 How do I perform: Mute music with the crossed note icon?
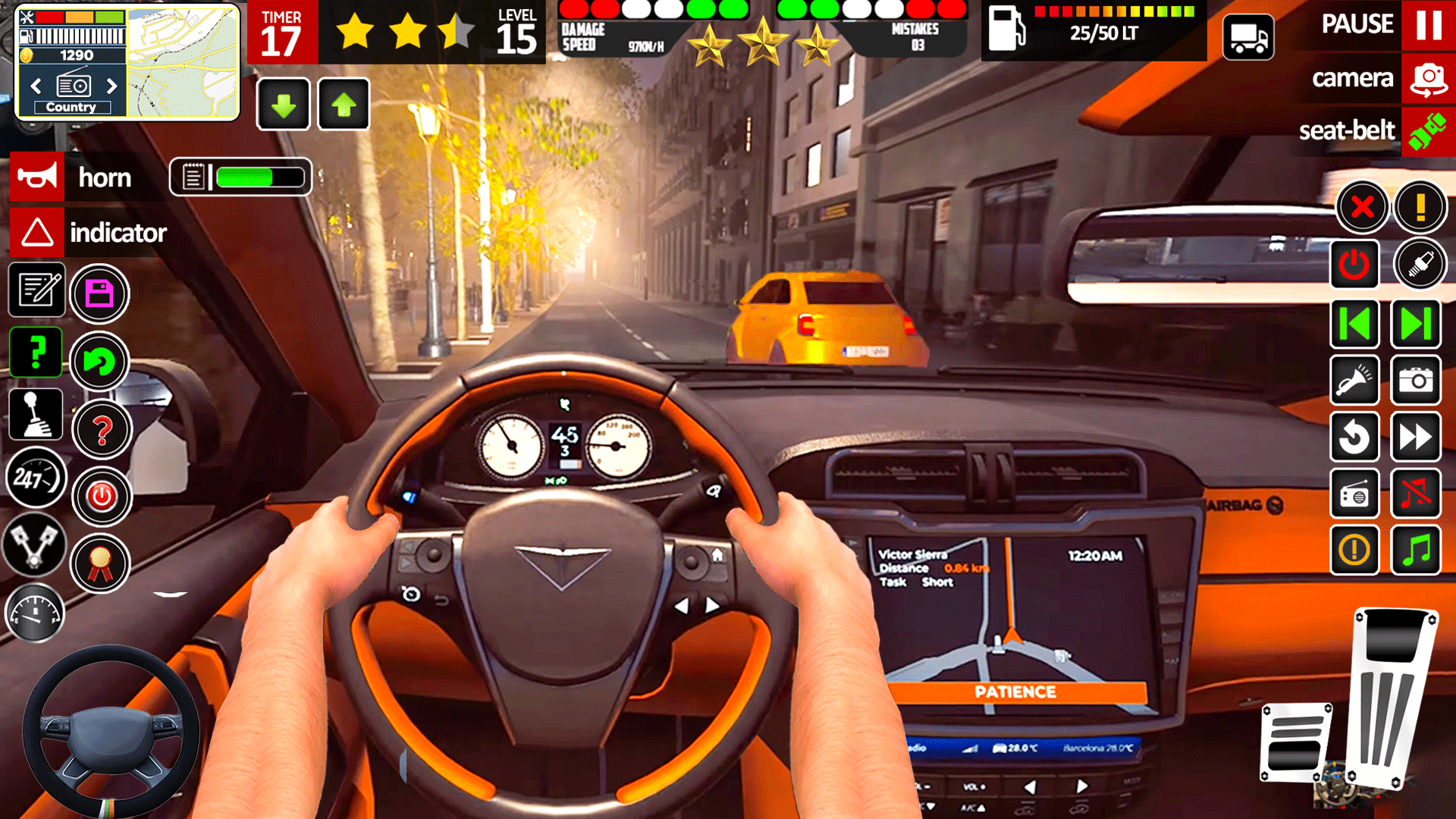pos(1417,494)
